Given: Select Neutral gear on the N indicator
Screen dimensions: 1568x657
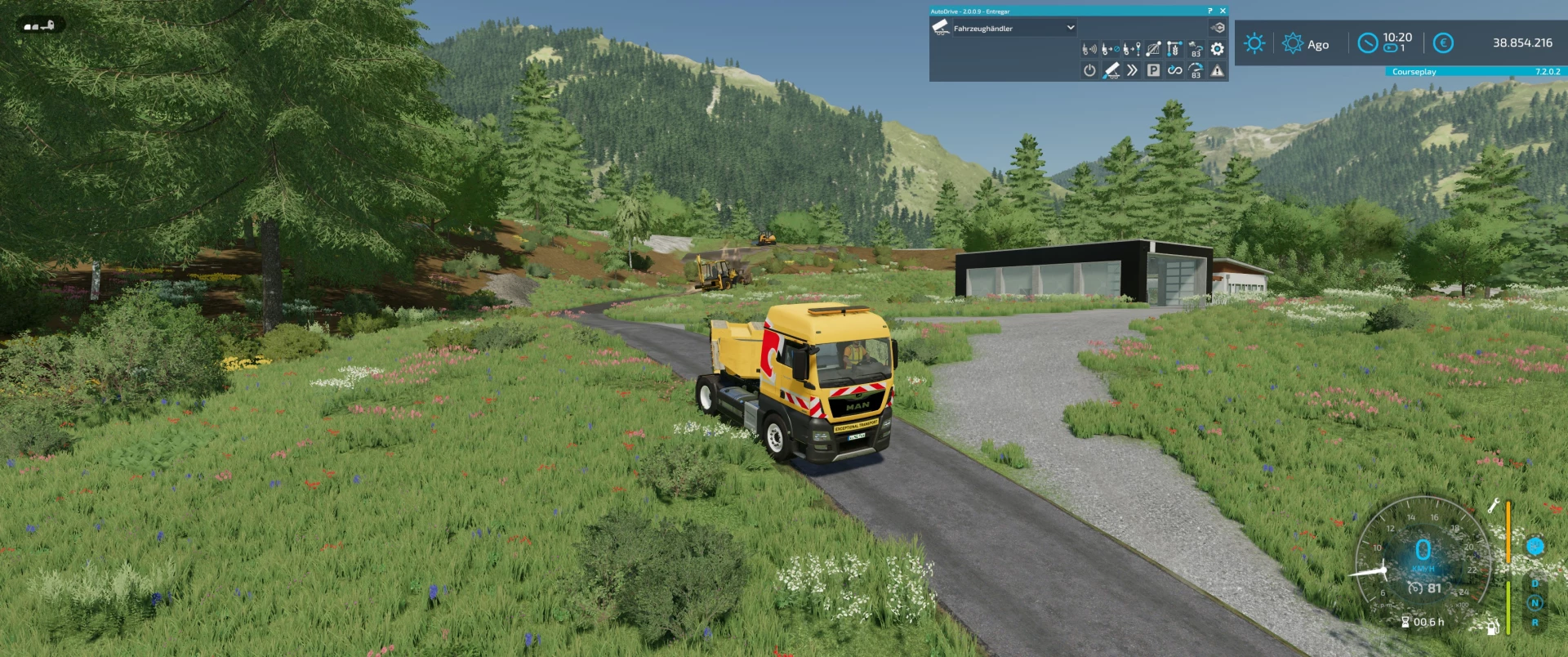Looking at the screenshot, I should (1535, 603).
